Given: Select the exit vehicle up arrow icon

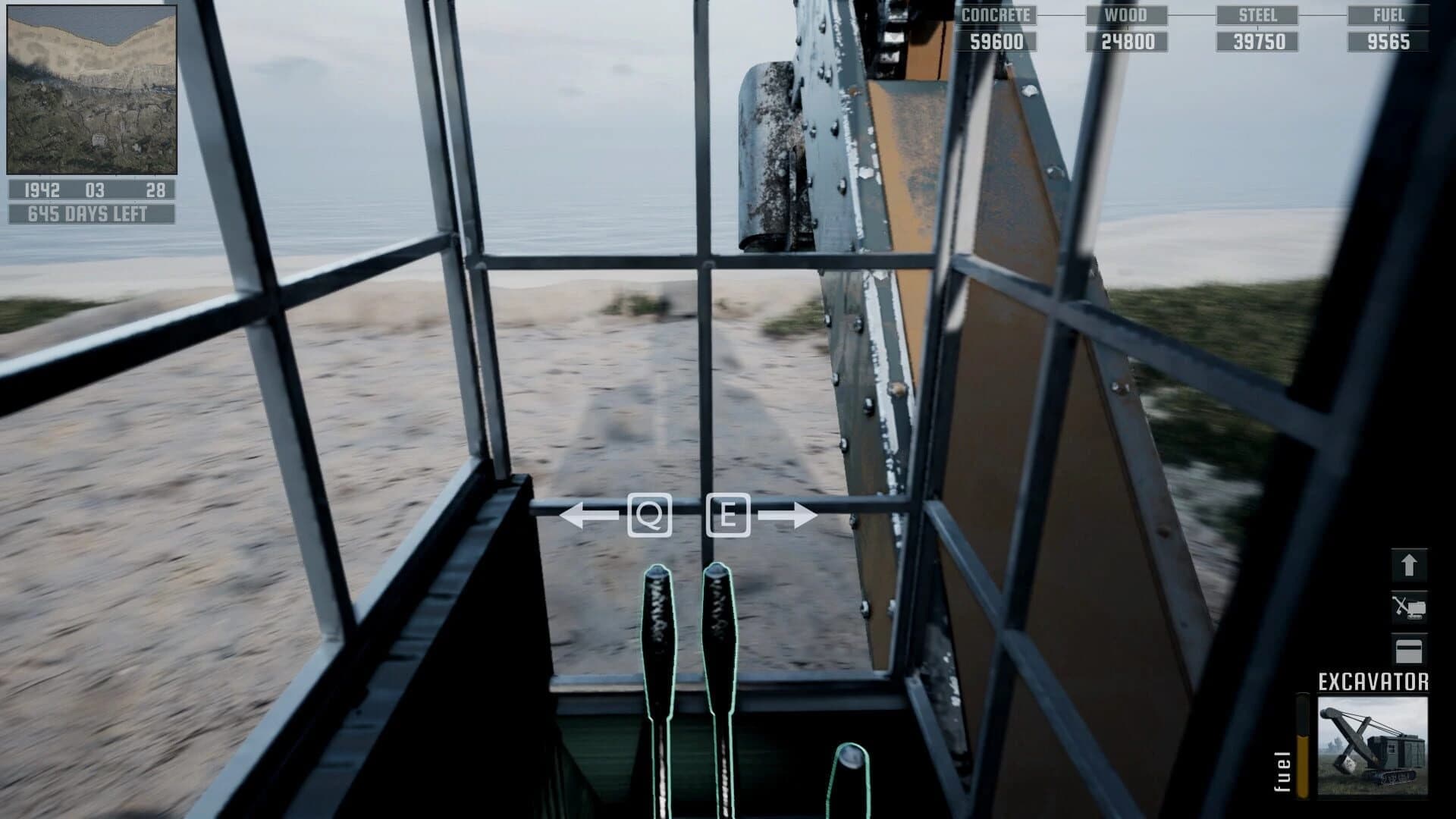Looking at the screenshot, I should tap(1408, 563).
